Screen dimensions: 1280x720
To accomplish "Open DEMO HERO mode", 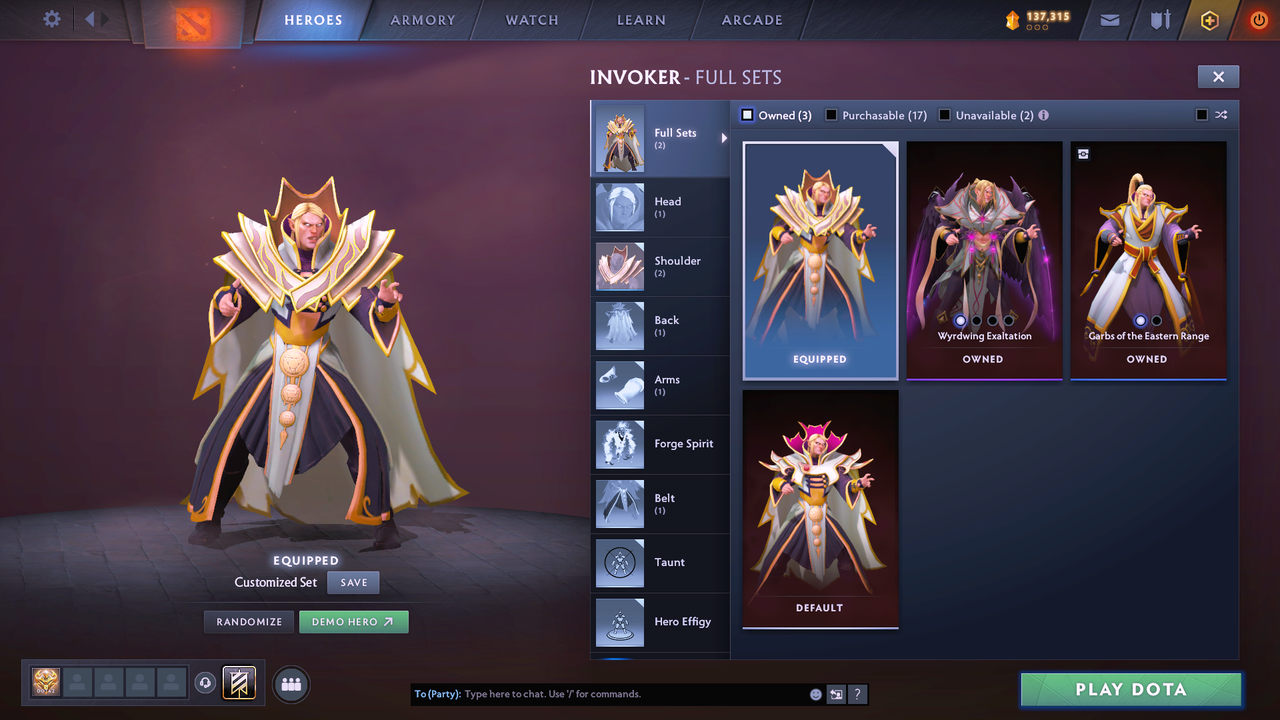I will point(353,621).
